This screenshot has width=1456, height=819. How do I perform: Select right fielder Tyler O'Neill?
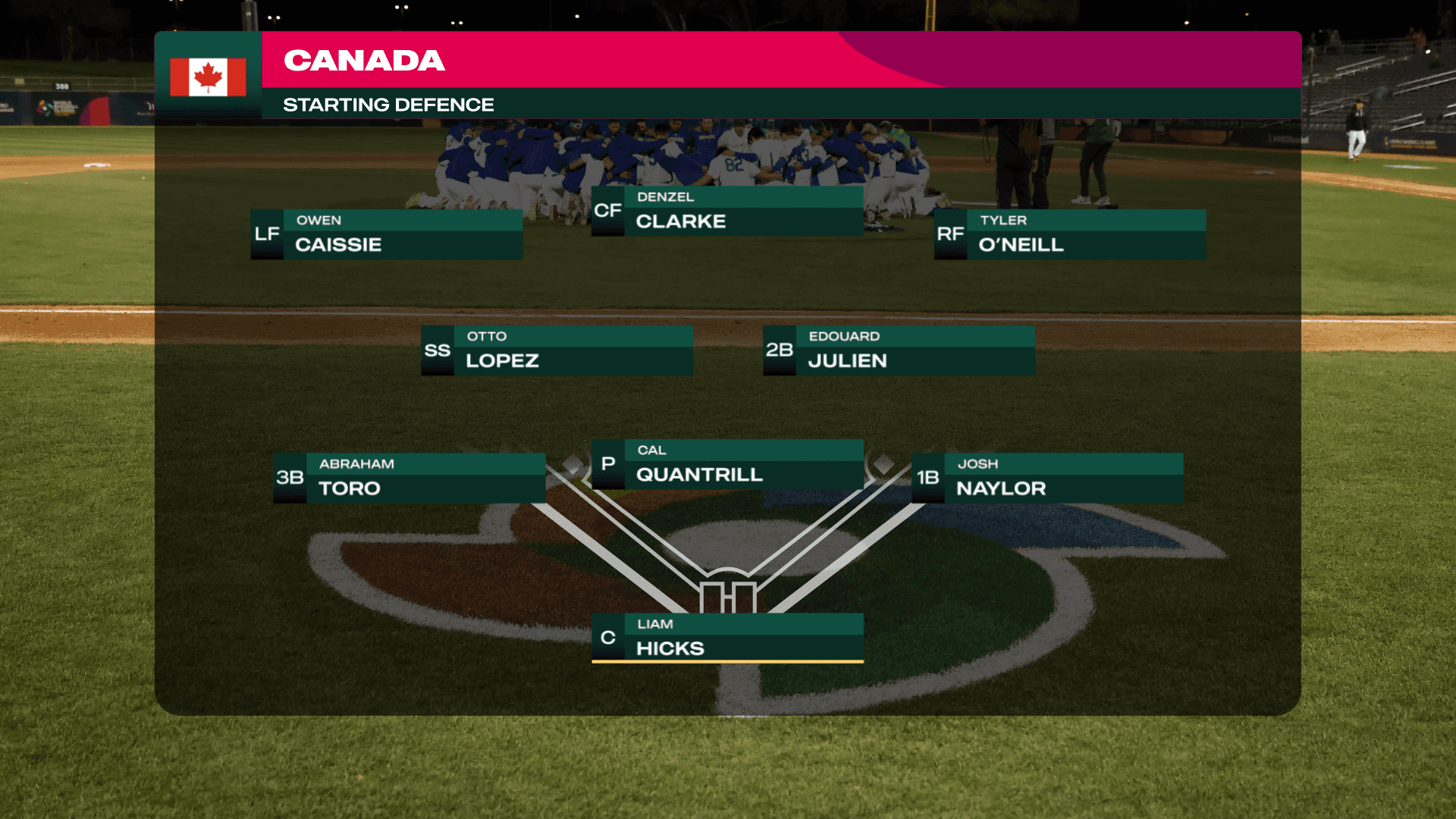click(1070, 234)
